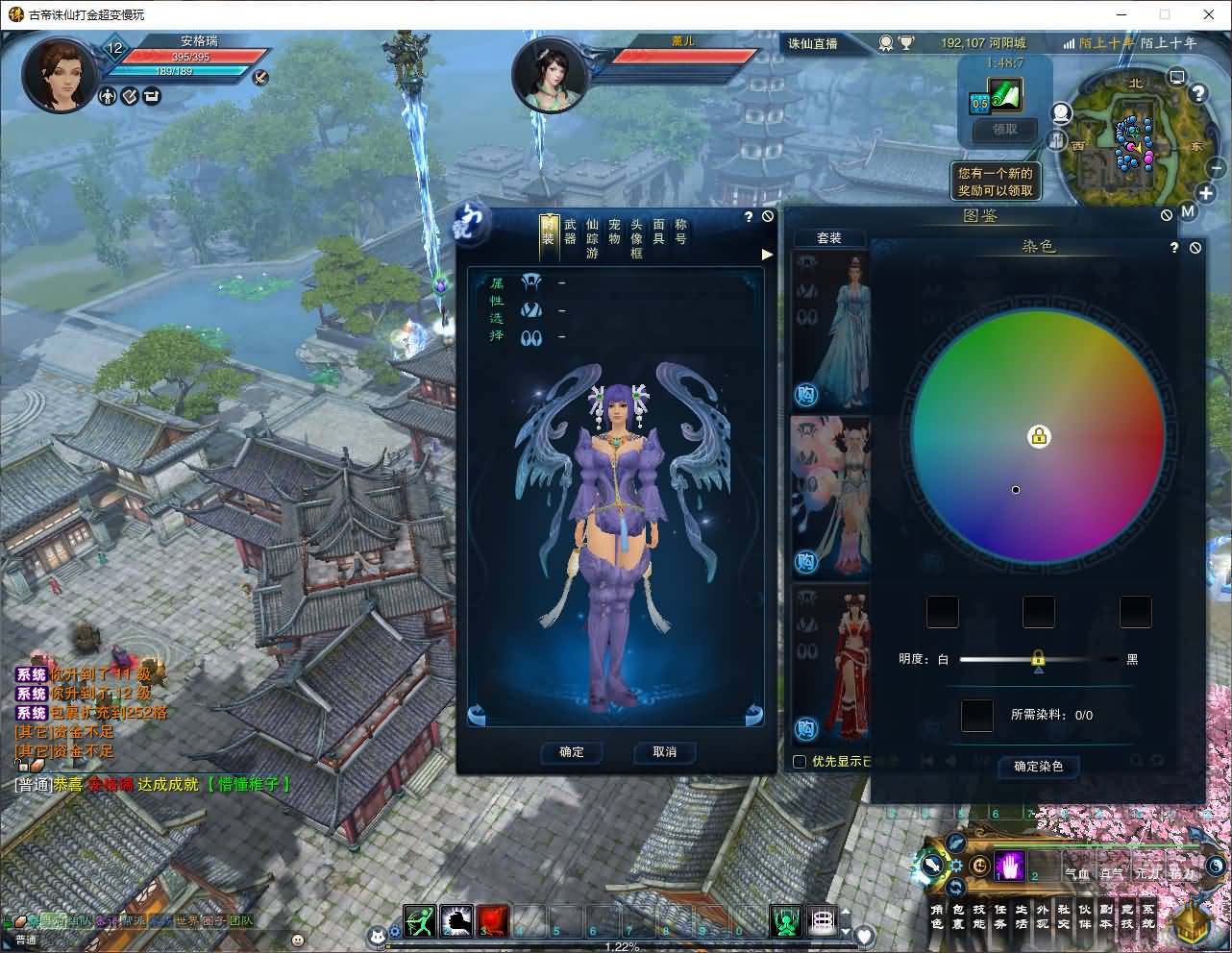
Task: Expand the skill bar with the small up arrow
Action: [x=845, y=911]
